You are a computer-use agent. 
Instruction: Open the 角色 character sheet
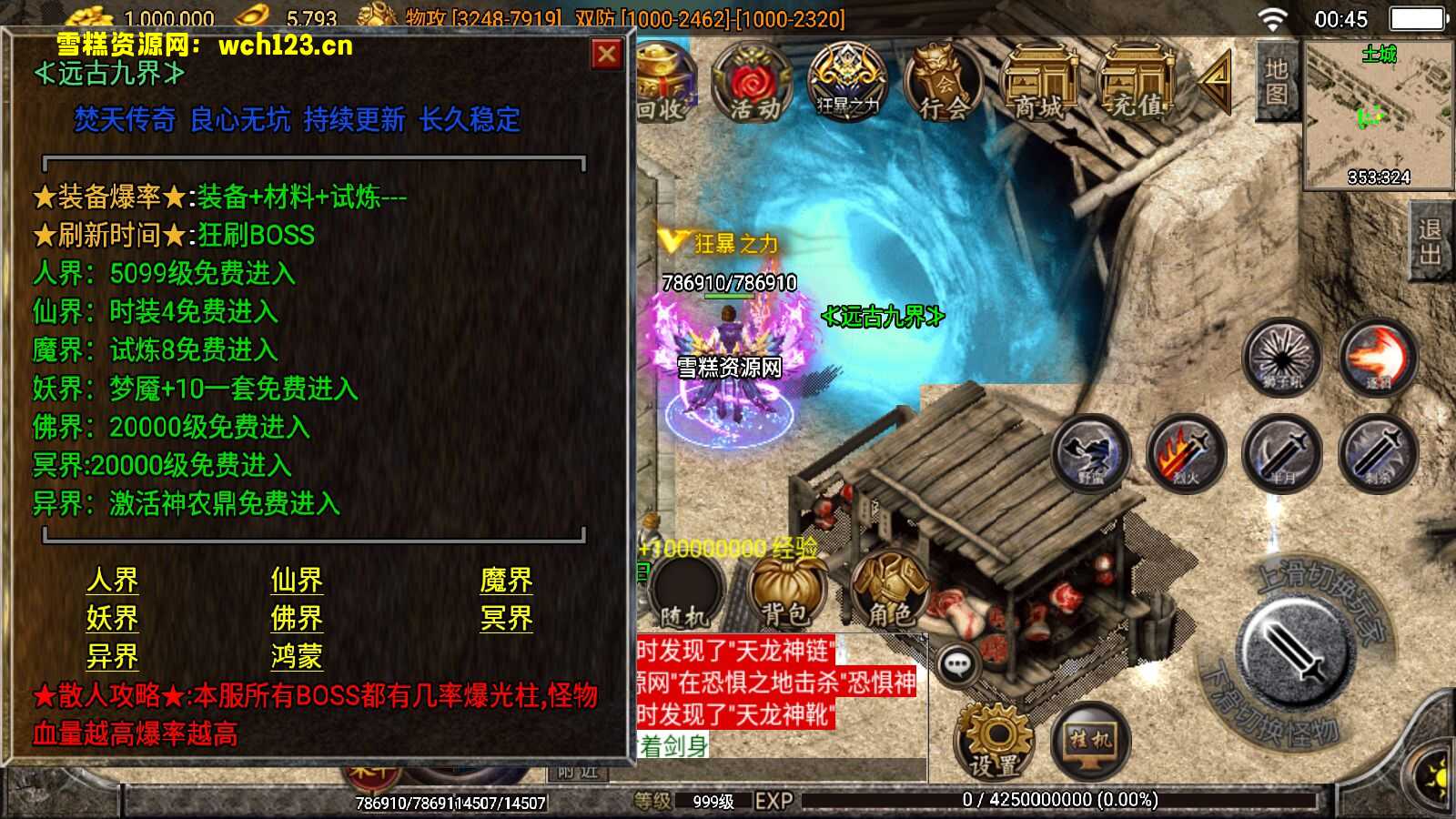[889, 592]
